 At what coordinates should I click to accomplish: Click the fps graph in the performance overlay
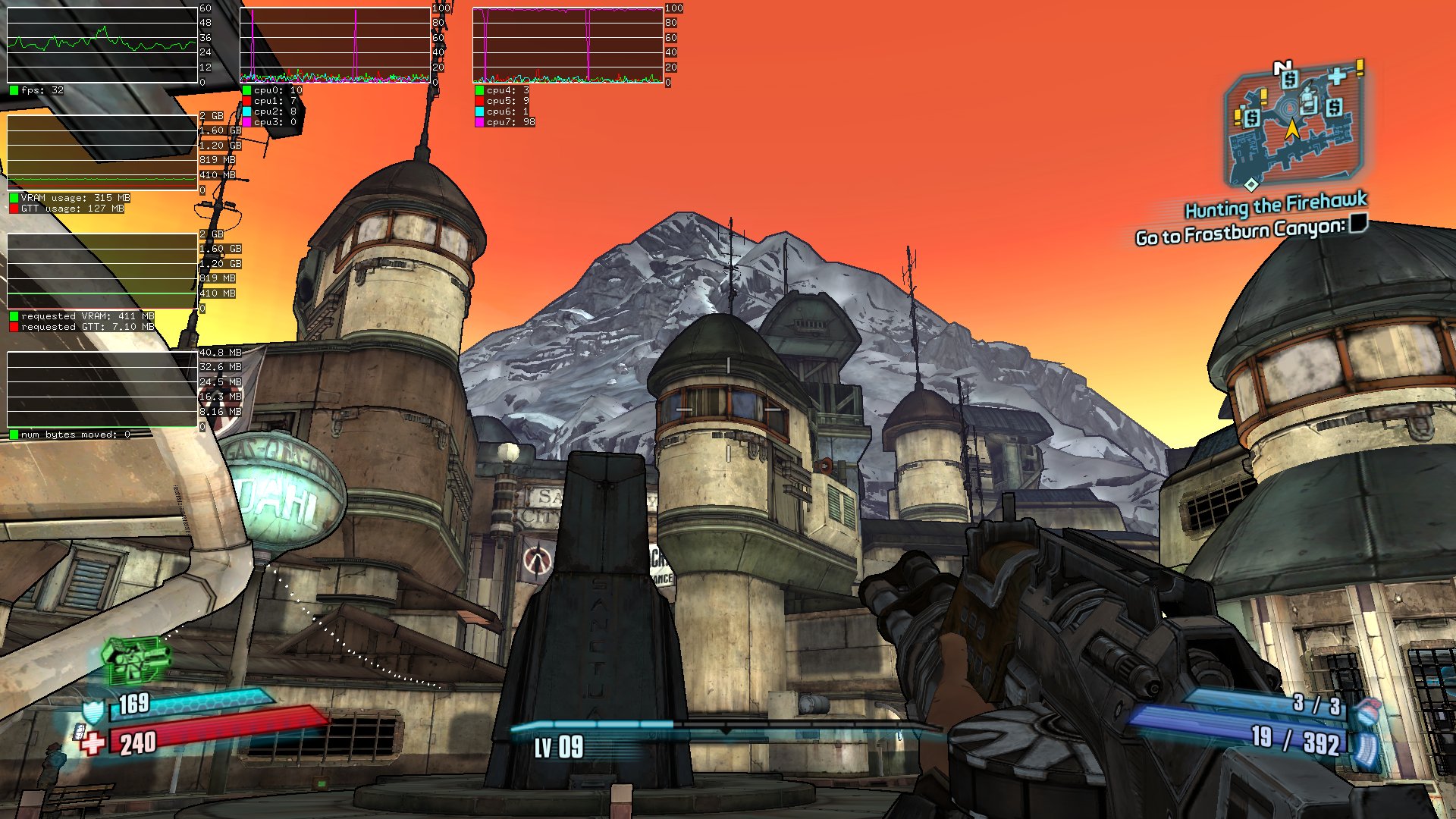tap(102, 45)
